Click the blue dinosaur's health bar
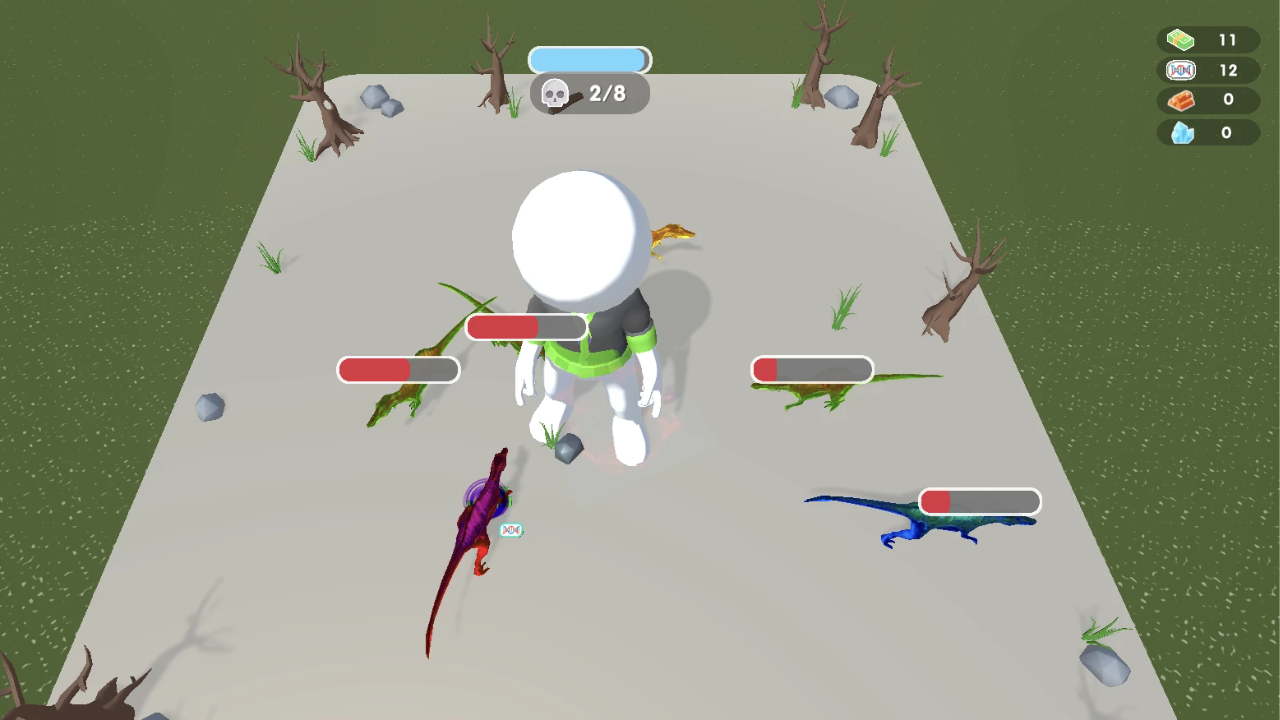Screen dimensions: 1280x720 [x=978, y=501]
